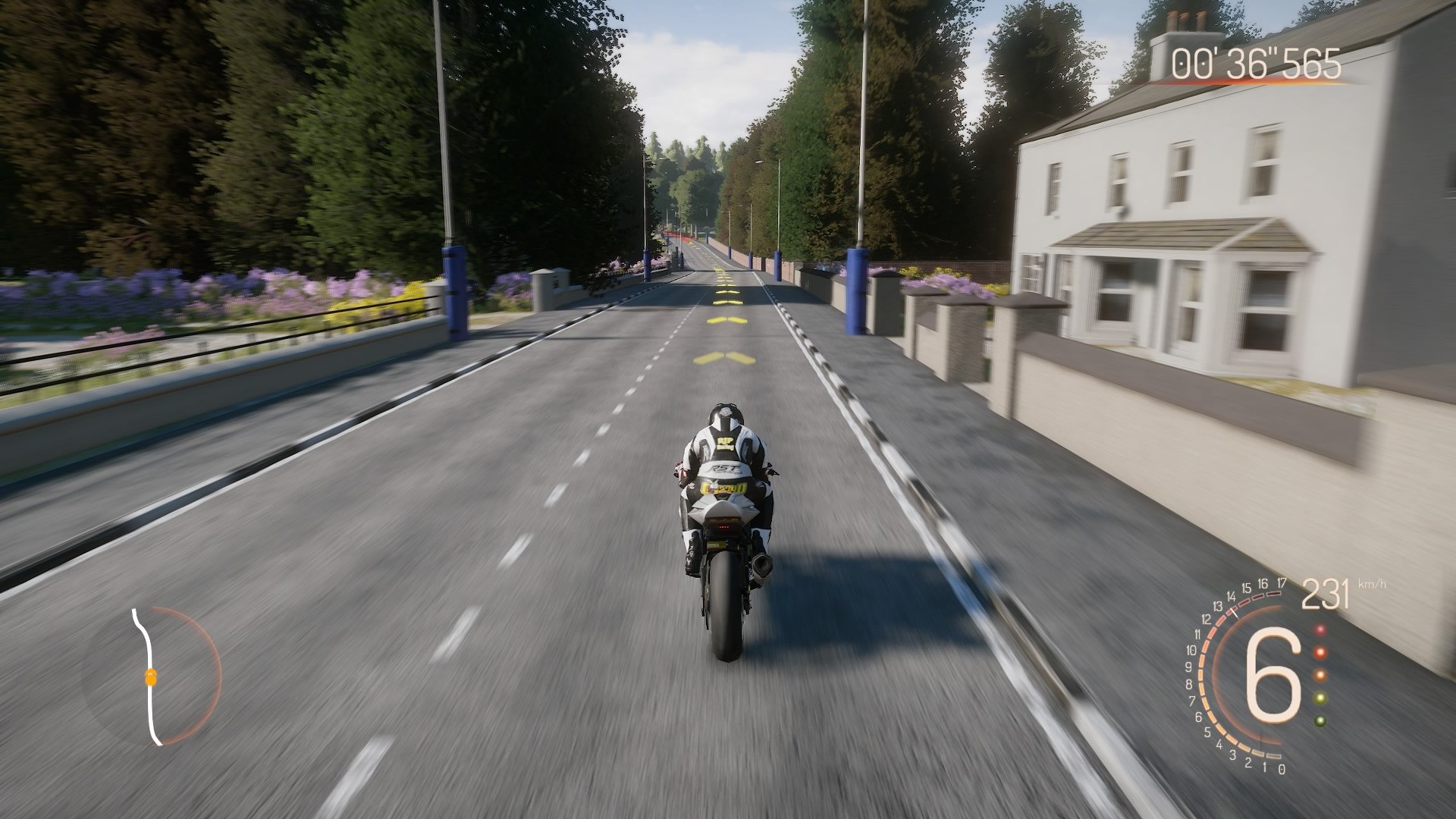Click the orange rider marker on the minimap
The image size is (1456, 819).
pos(152,679)
